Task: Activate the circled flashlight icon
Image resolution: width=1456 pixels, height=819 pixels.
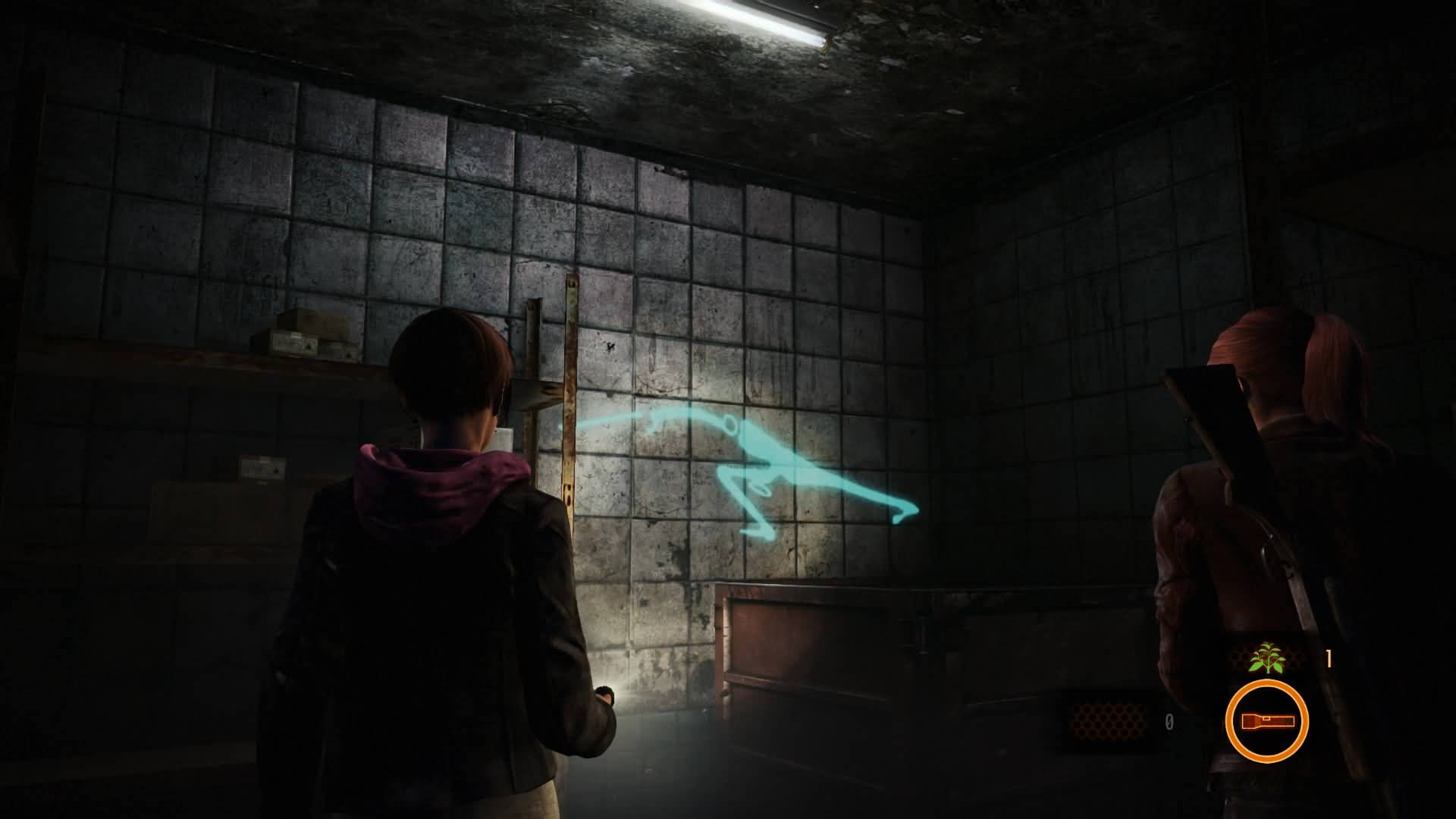Action: (x=1266, y=721)
